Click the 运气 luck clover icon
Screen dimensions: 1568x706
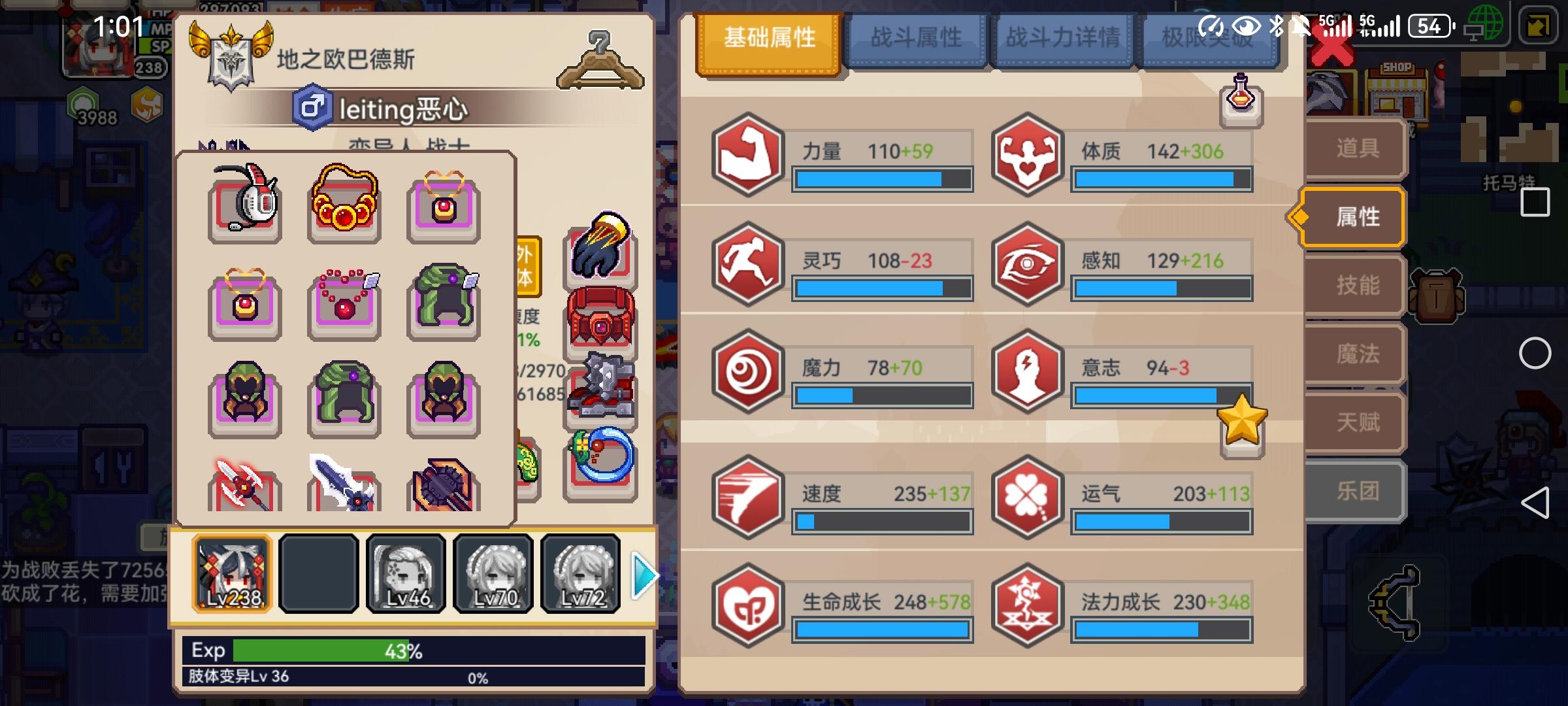pyautogui.click(x=1030, y=497)
